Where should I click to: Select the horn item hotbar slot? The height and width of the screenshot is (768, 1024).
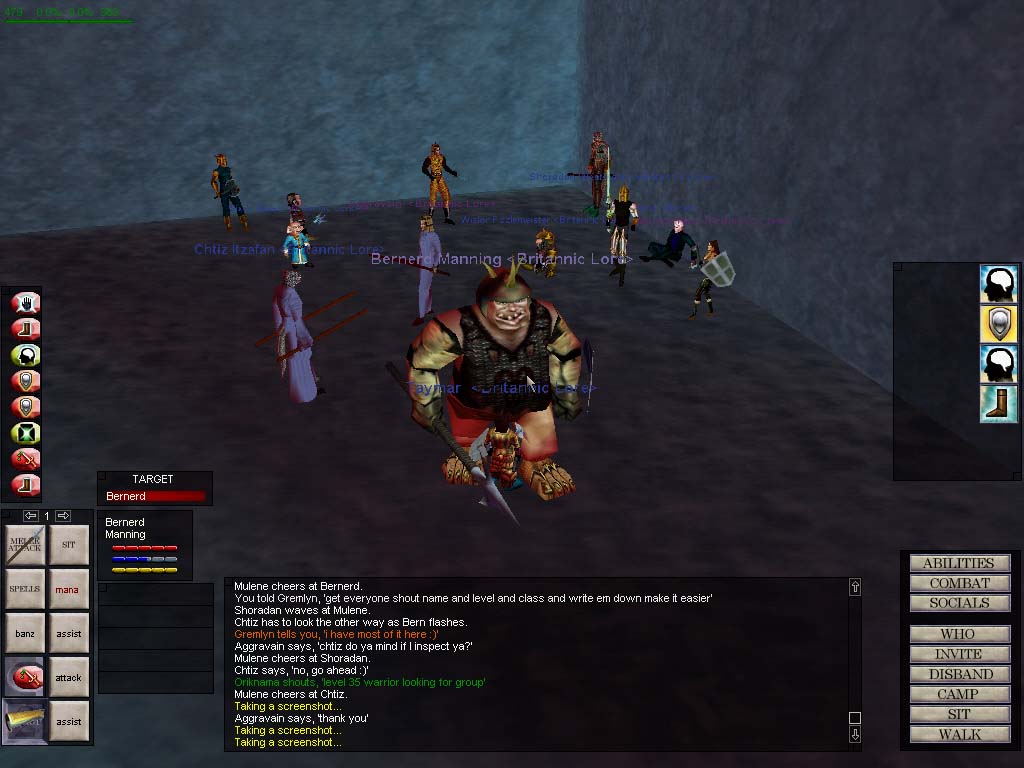(x=25, y=721)
